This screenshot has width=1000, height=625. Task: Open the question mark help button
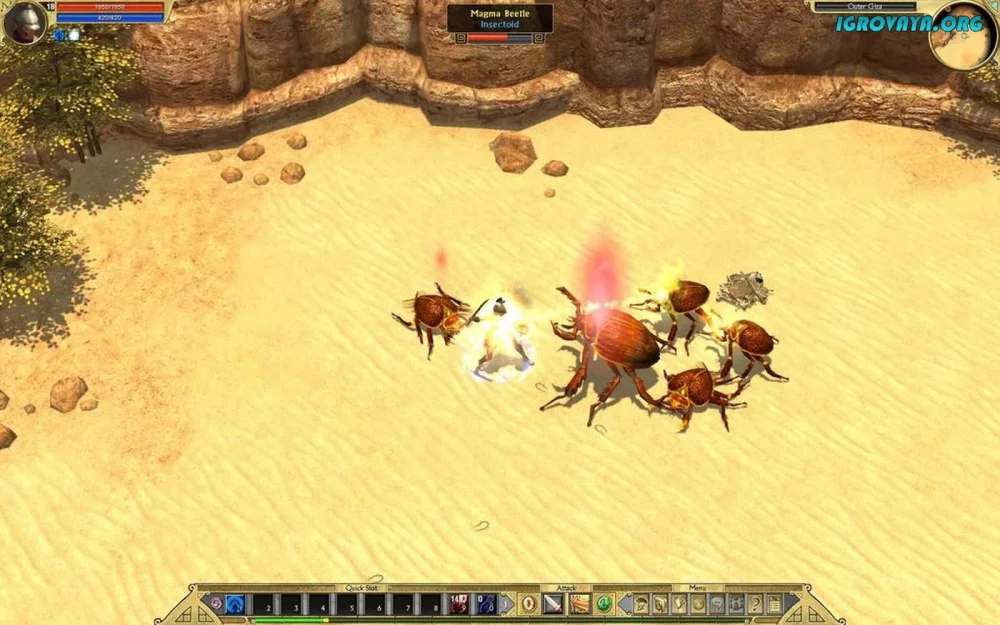(x=755, y=603)
